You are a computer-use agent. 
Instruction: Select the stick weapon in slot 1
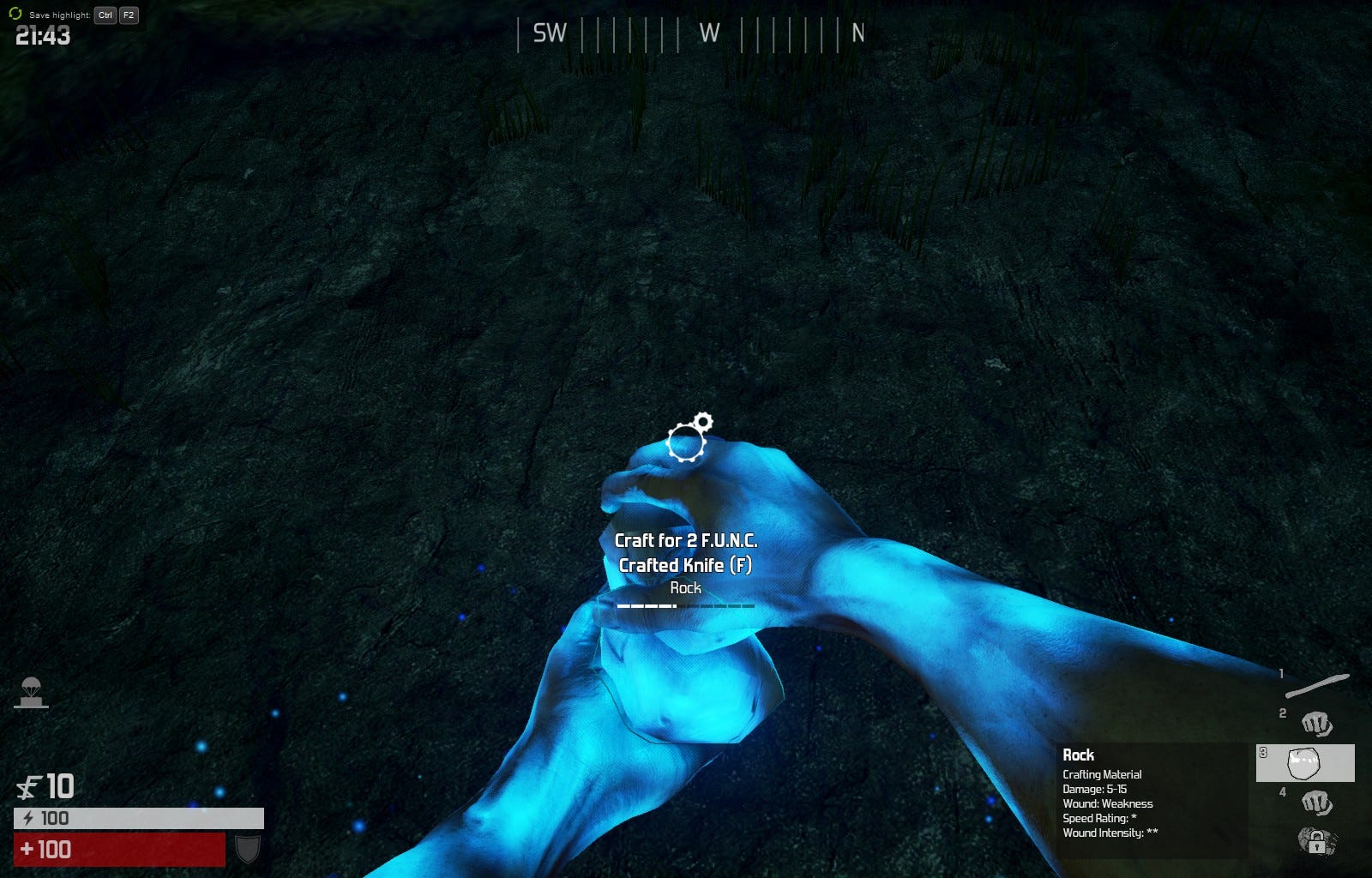click(x=1316, y=685)
